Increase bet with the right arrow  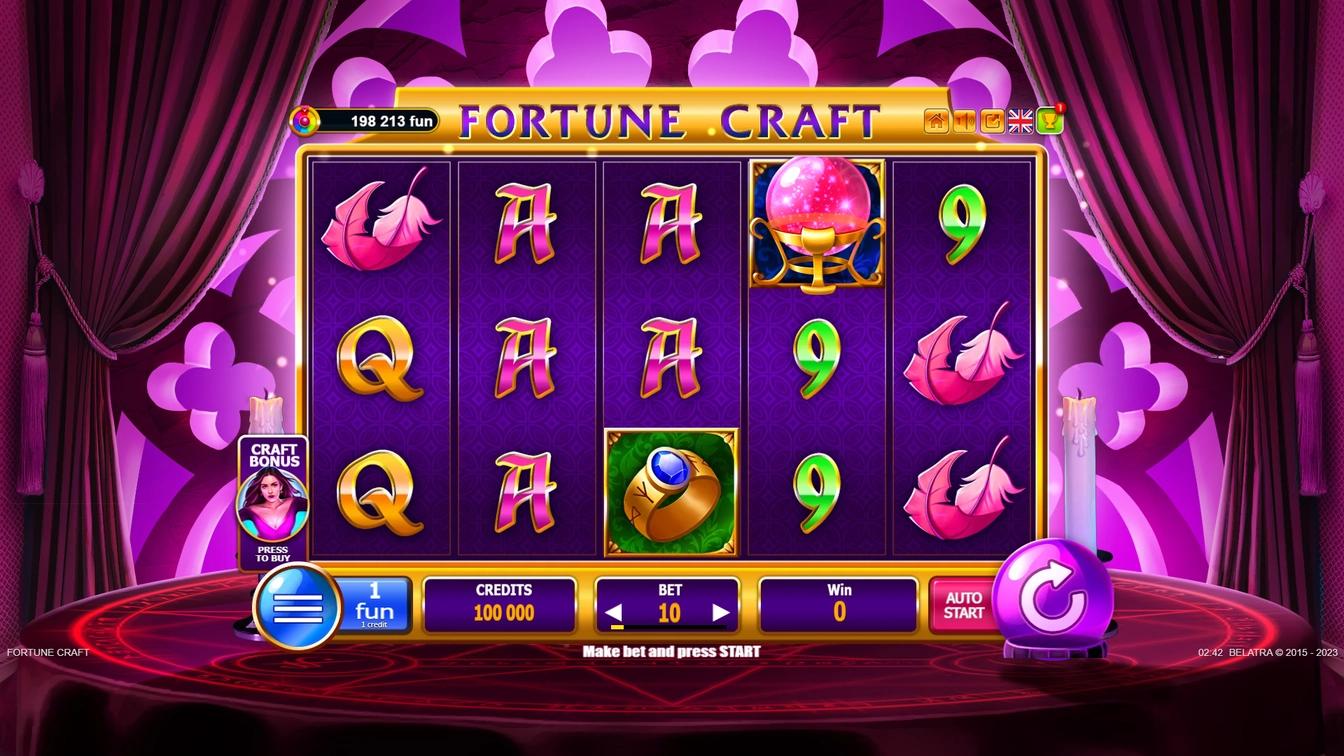pos(722,611)
